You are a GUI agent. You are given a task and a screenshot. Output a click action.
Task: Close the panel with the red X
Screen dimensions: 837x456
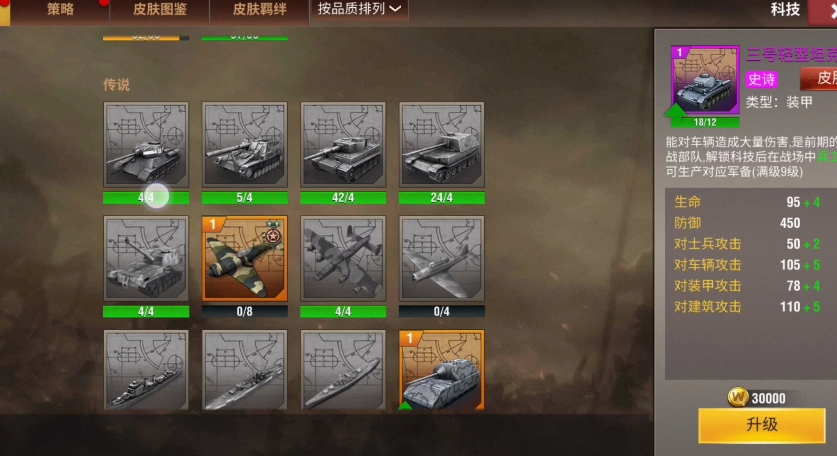tap(827, 8)
